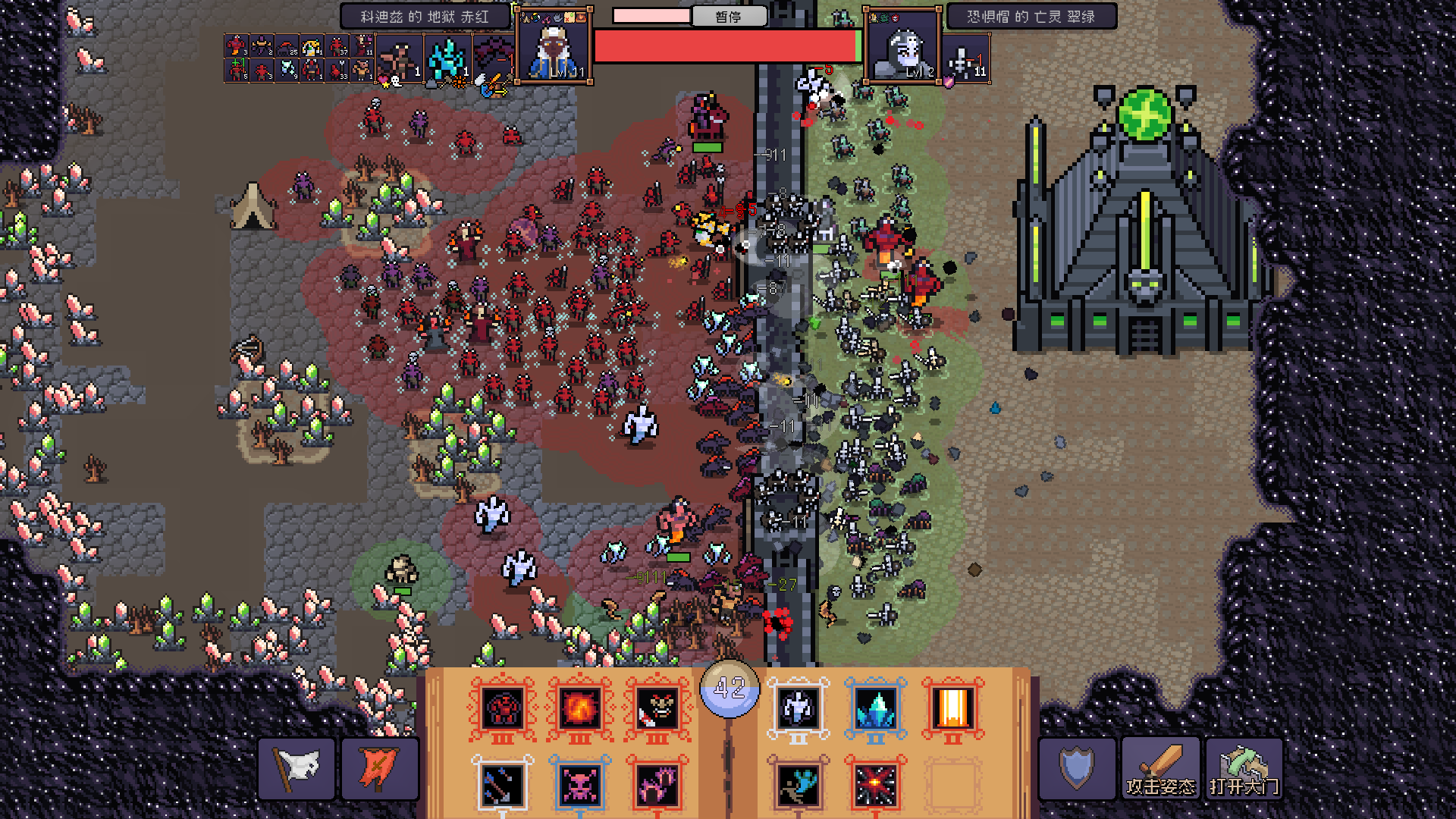Image resolution: width=1456 pixels, height=819 pixels.
Task: Select the pink skull and crossbones spell
Action: point(580,786)
